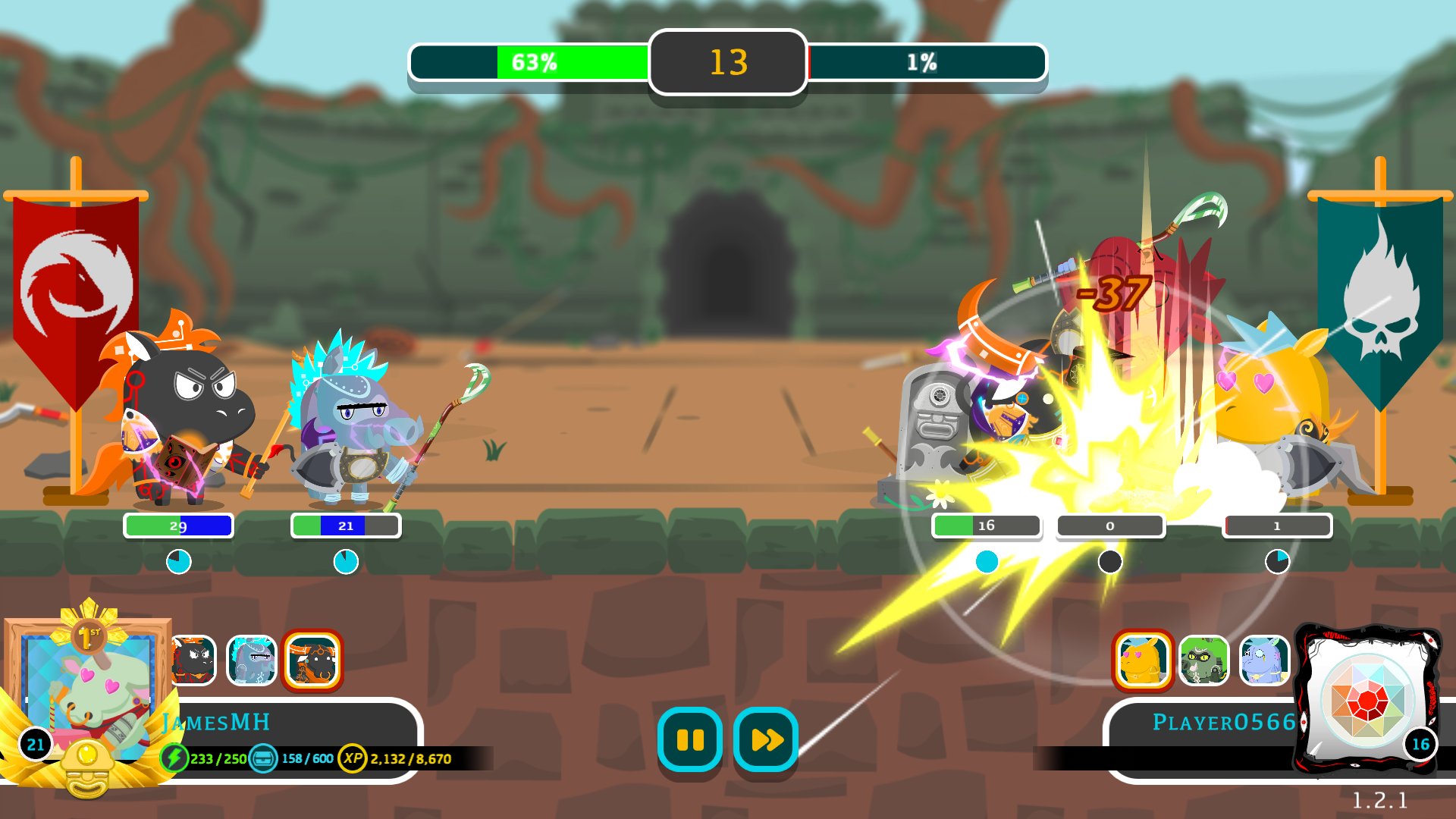Click the Player0566 name banner
Viewport: 1456px width, 819px height.
pyautogui.click(x=1223, y=722)
